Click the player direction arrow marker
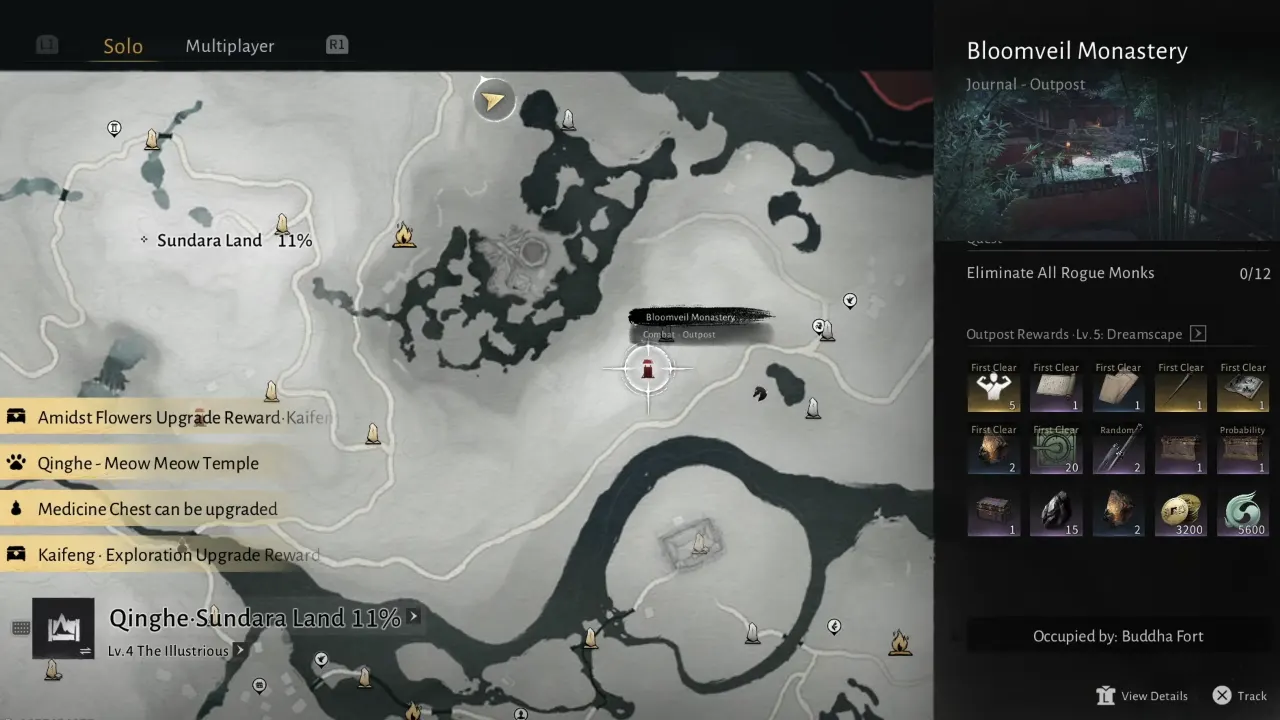The height and width of the screenshot is (720, 1280). click(493, 100)
